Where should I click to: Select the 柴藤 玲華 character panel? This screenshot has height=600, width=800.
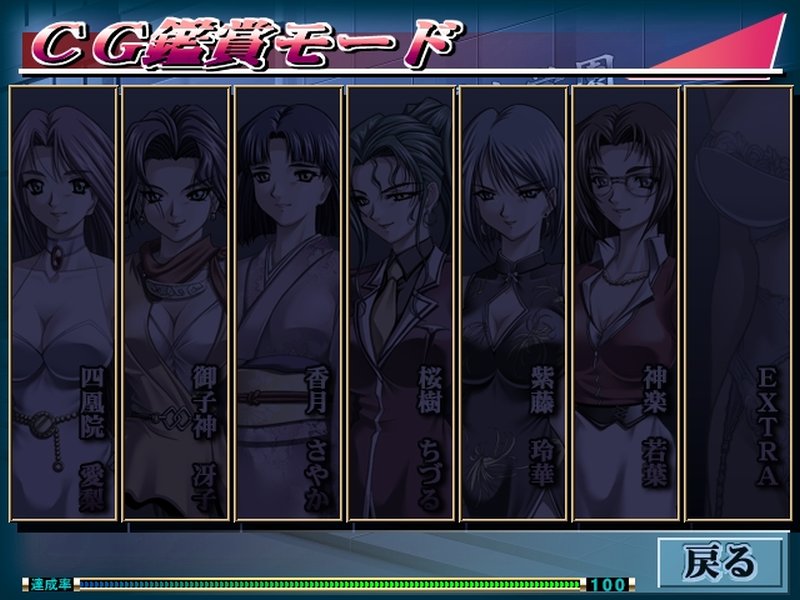click(515, 303)
